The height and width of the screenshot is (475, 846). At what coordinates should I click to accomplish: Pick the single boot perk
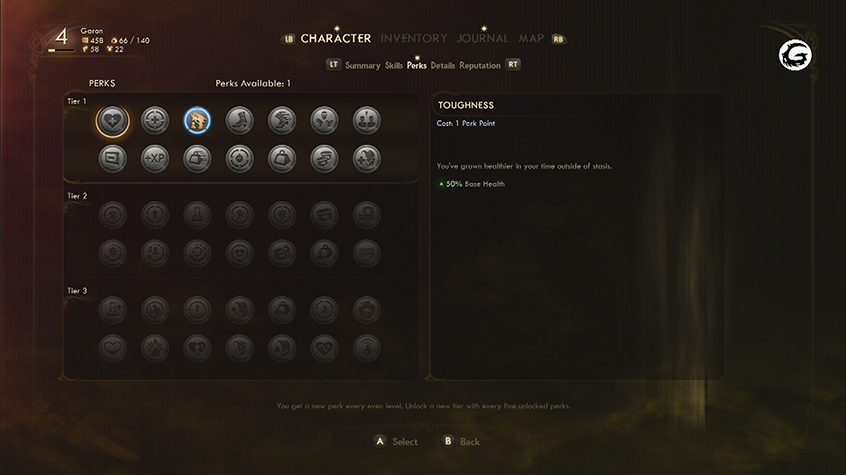coord(239,121)
